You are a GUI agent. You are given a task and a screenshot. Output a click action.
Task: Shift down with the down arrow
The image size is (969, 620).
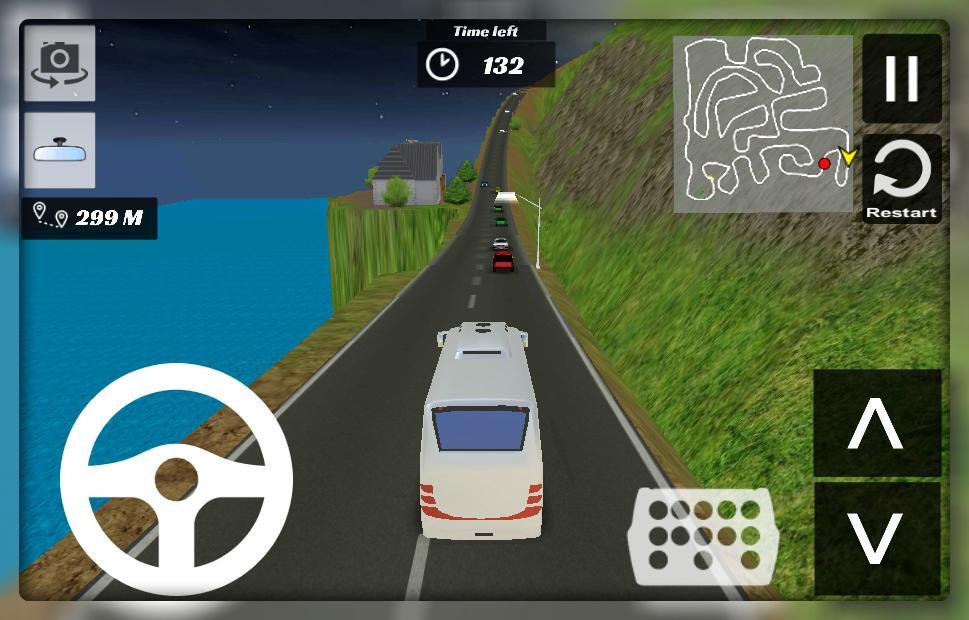coord(876,539)
